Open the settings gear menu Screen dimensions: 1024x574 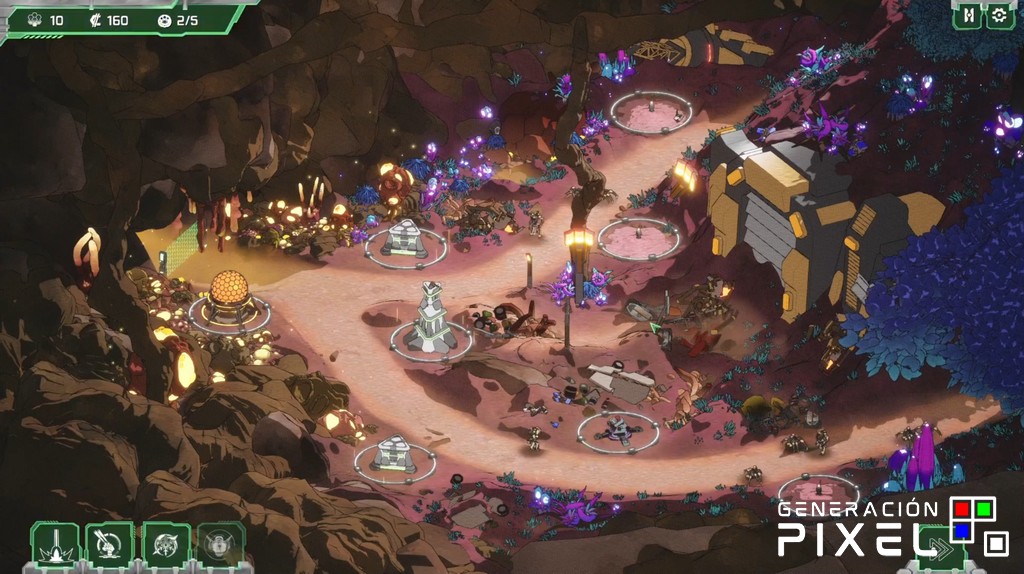[997, 16]
